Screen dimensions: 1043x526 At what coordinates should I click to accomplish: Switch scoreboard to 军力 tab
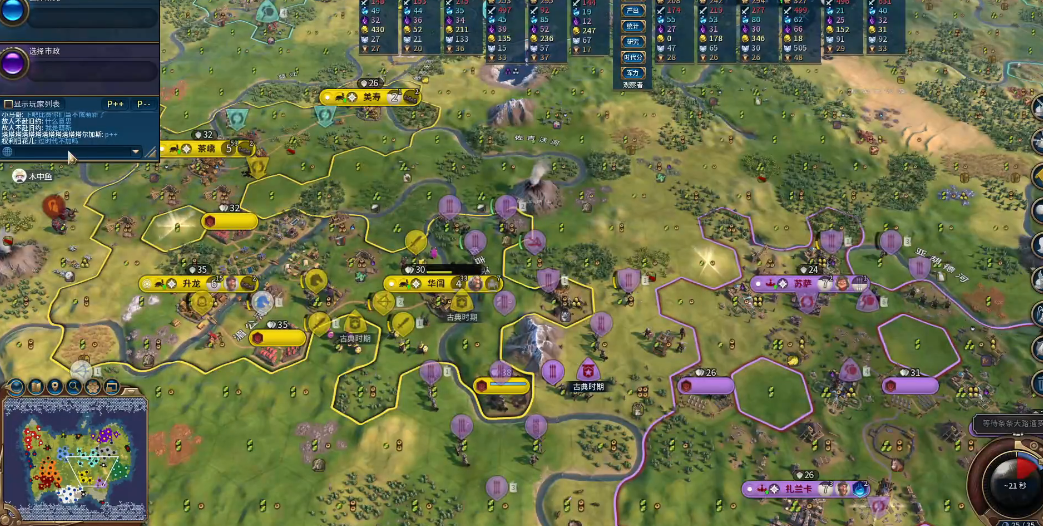(633, 73)
